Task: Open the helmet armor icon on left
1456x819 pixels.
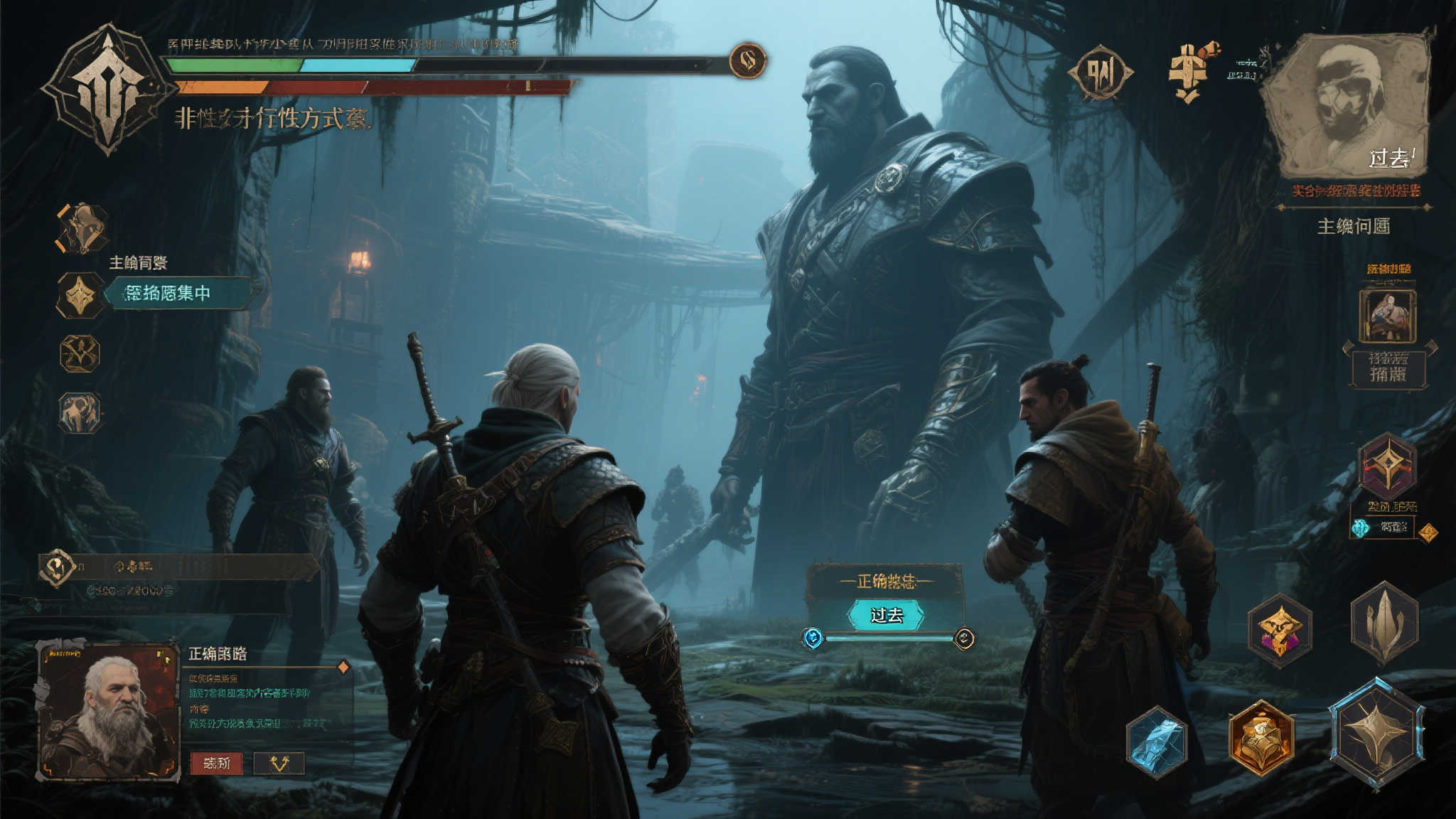Action: pyautogui.click(x=82, y=228)
